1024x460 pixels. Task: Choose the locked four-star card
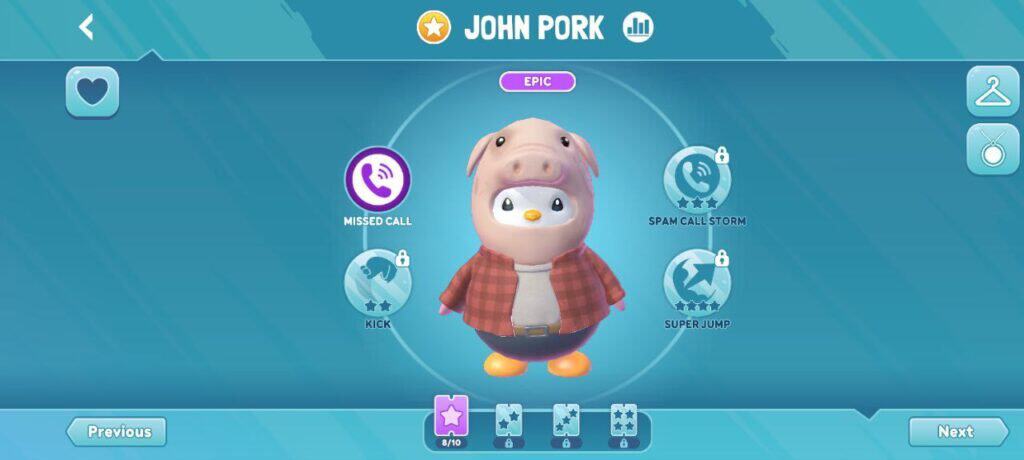tap(623, 422)
